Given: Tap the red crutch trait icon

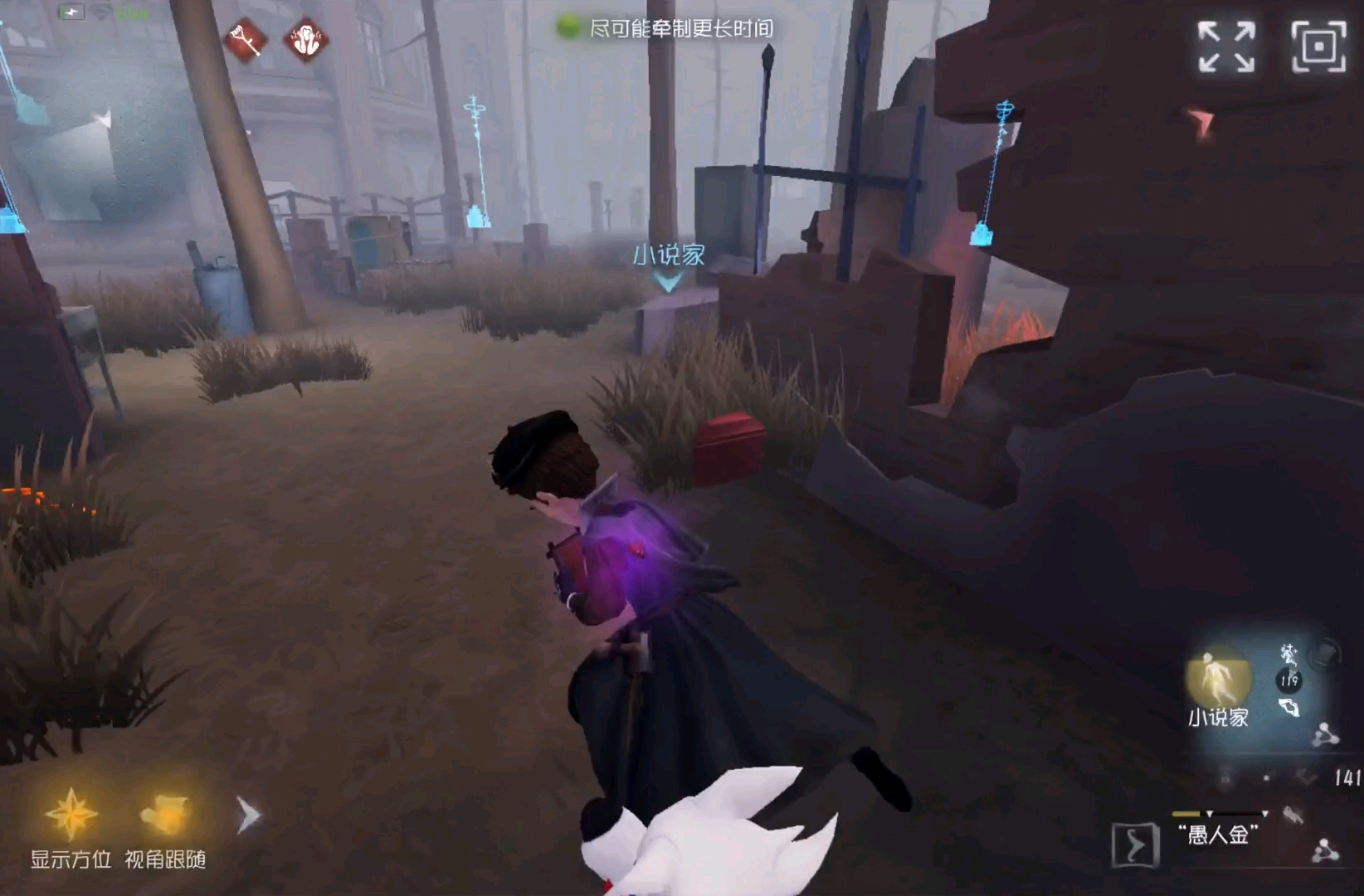Looking at the screenshot, I should 246,39.
